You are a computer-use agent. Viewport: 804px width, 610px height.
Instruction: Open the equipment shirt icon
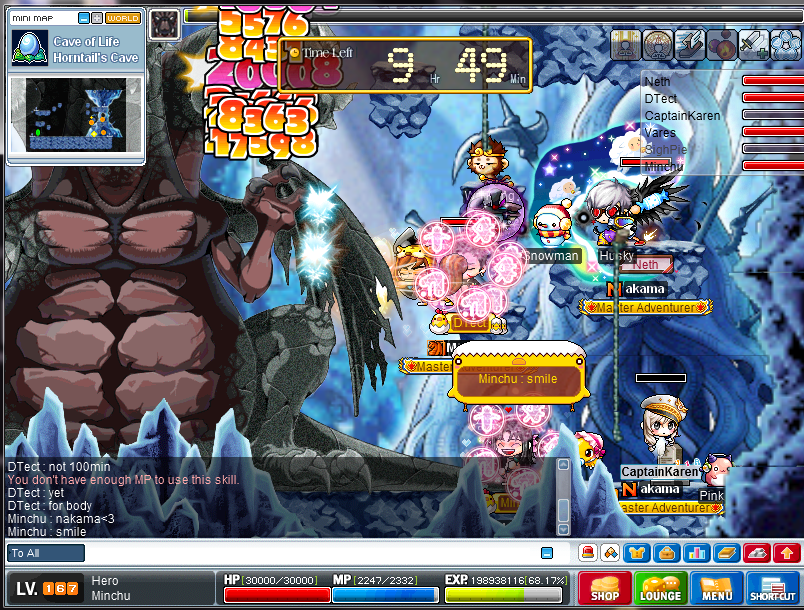click(637, 552)
